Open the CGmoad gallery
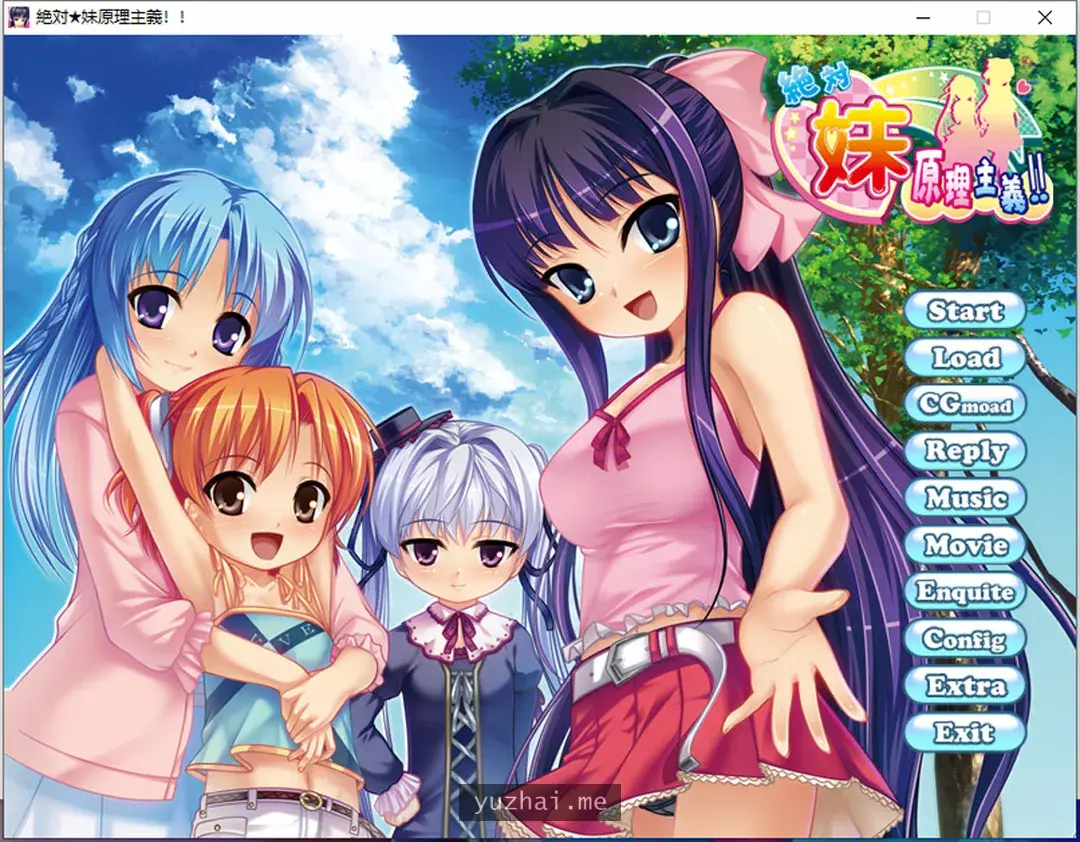This screenshot has height=842, width=1080. coord(965,405)
